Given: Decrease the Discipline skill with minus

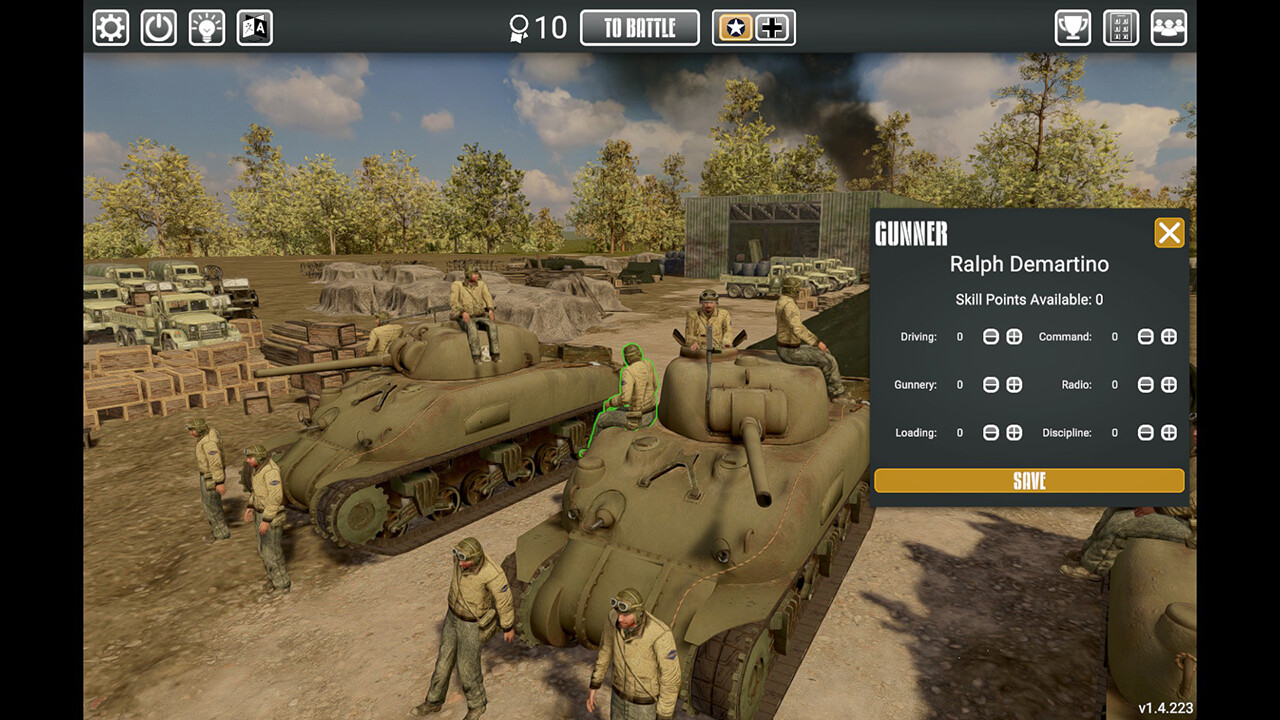Looking at the screenshot, I should (x=1145, y=433).
